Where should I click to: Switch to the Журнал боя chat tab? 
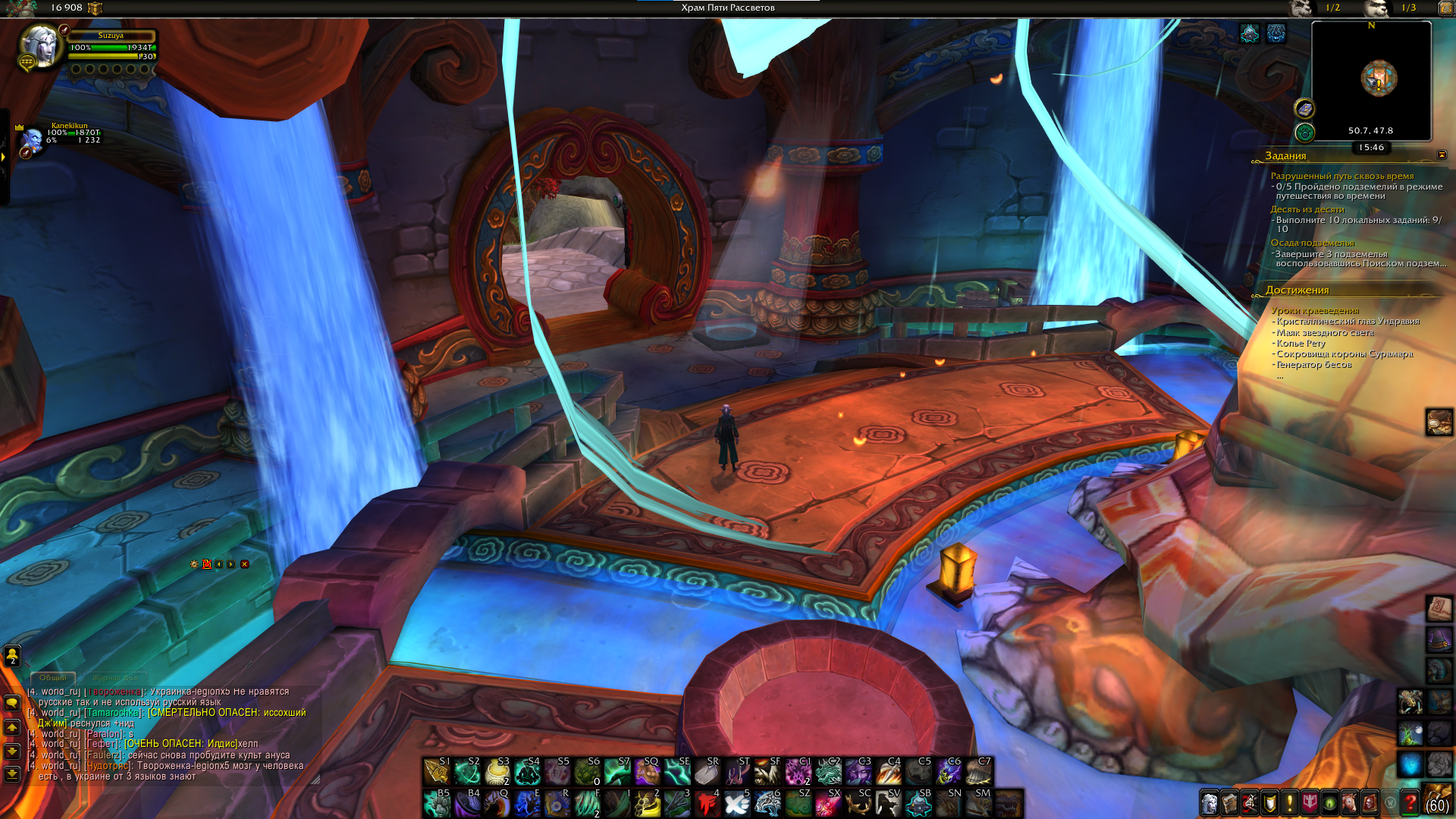[x=115, y=677]
